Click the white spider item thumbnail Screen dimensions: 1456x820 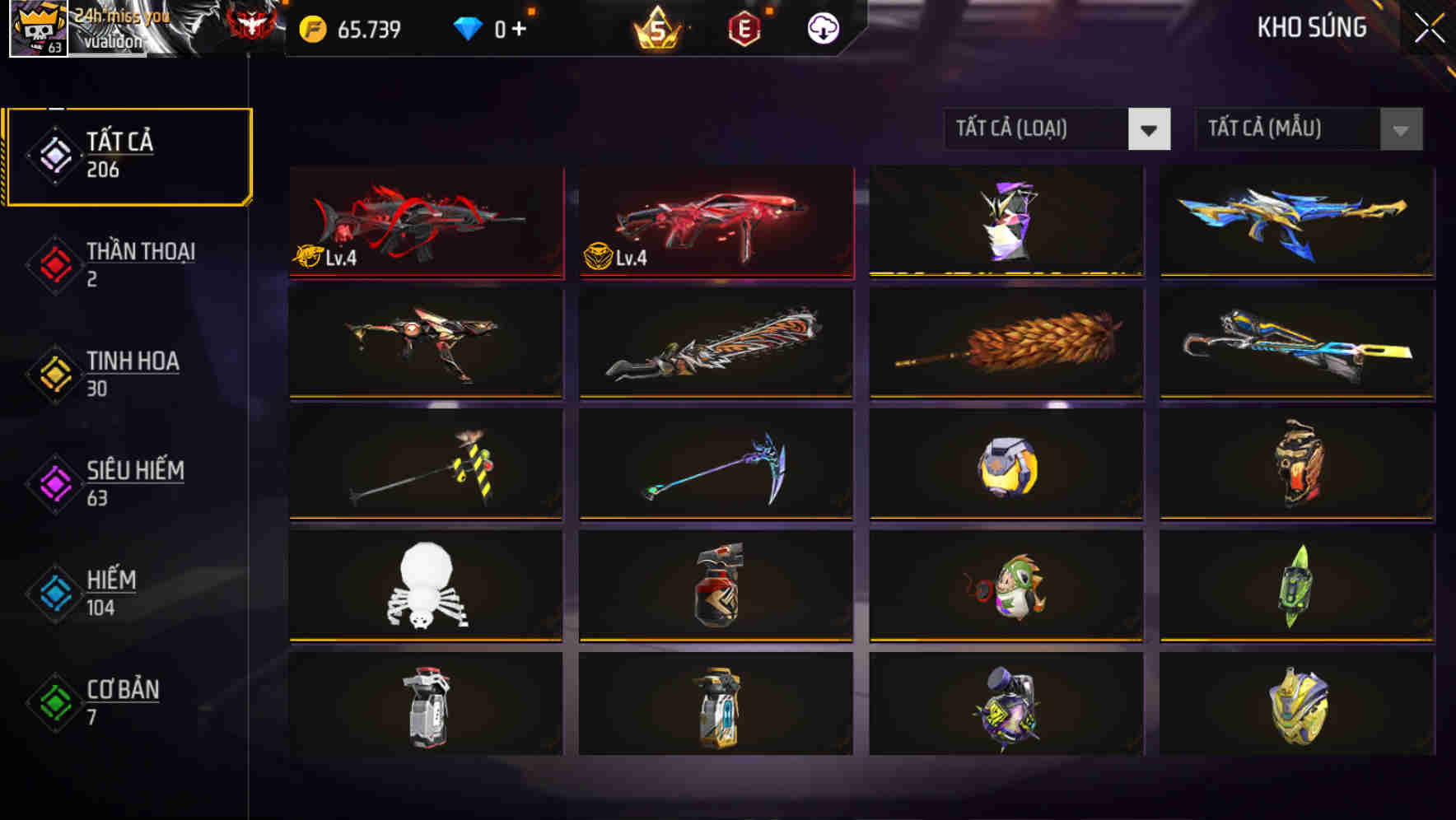coord(425,586)
